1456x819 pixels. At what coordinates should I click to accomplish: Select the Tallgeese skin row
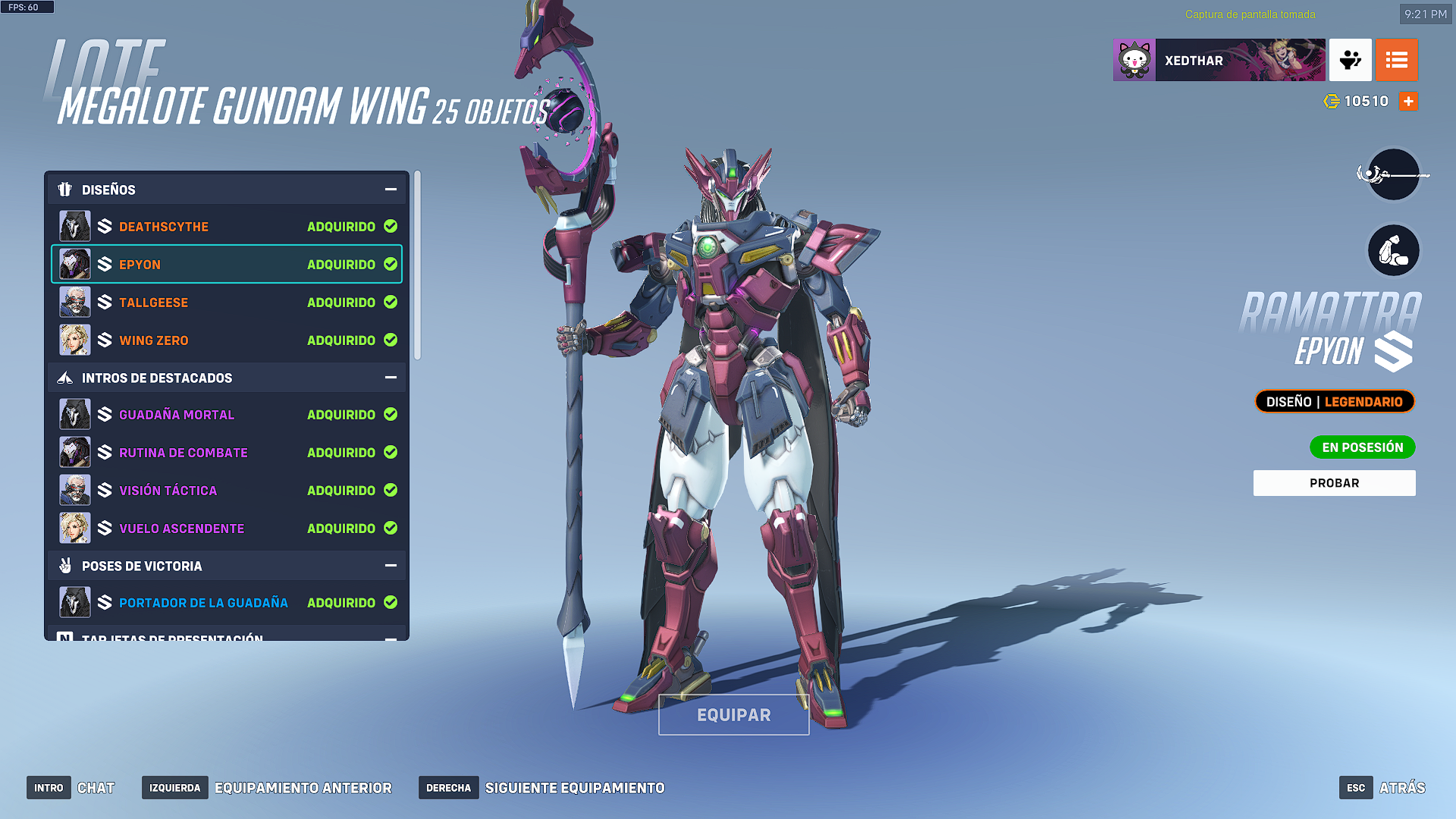226,303
